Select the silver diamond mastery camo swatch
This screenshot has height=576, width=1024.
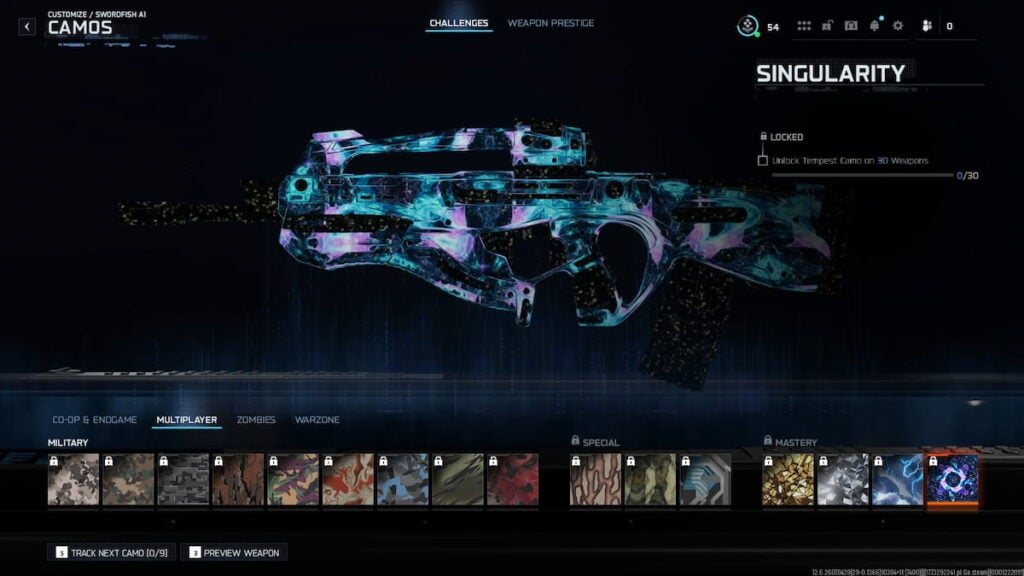pos(842,480)
